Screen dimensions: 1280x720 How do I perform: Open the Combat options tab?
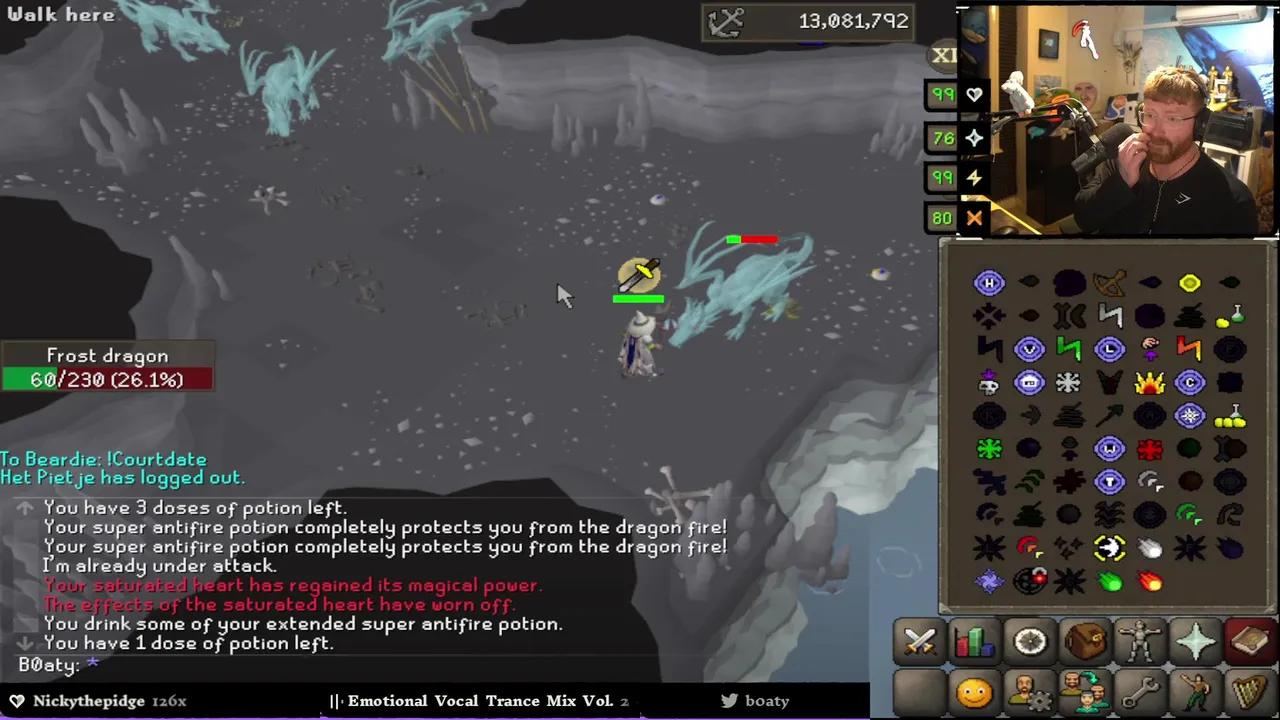click(918, 642)
